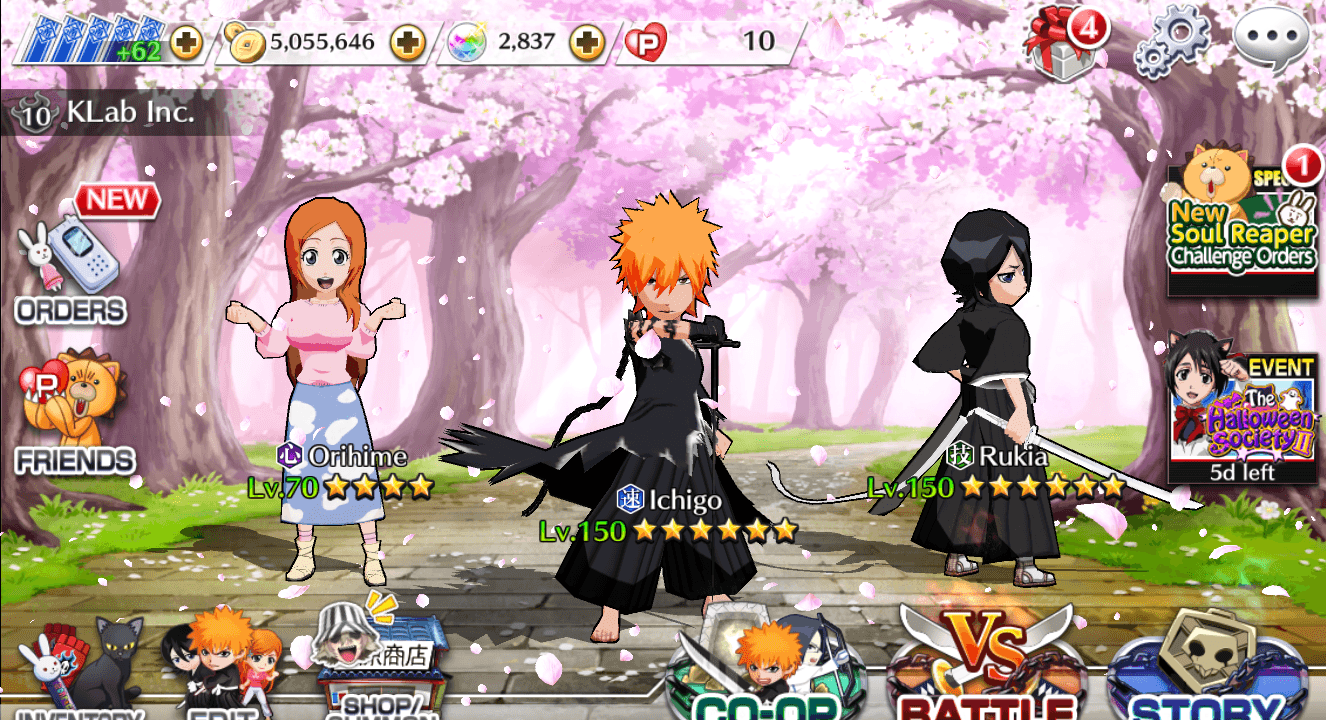The image size is (1326, 720).
Task: Open the Inventory menu
Action: [78, 672]
